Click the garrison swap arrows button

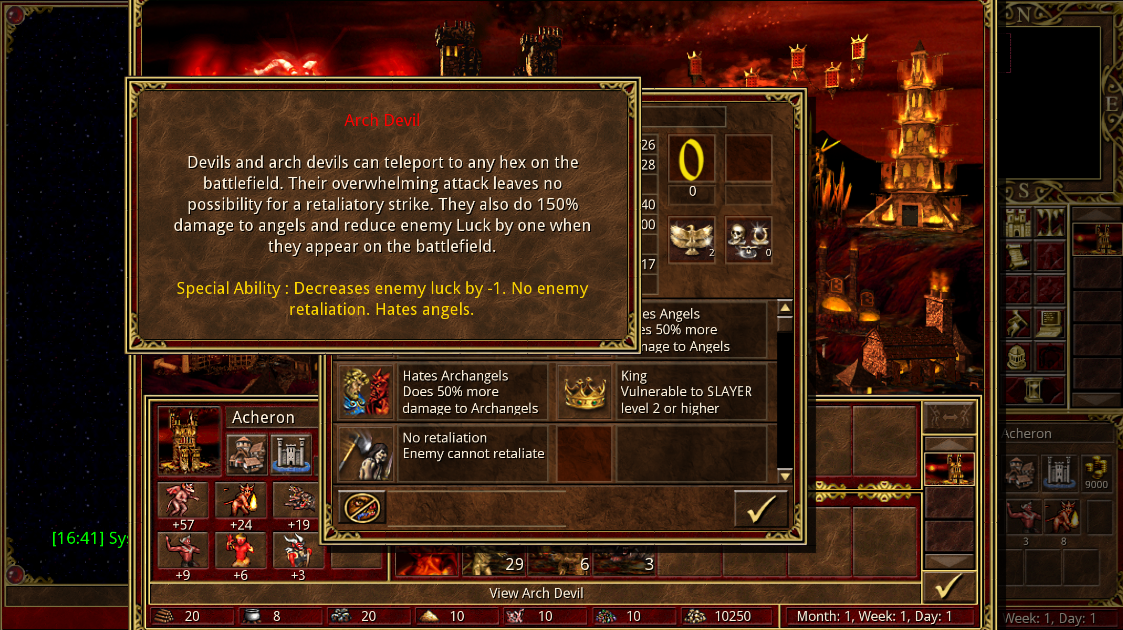[x=947, y=417]
